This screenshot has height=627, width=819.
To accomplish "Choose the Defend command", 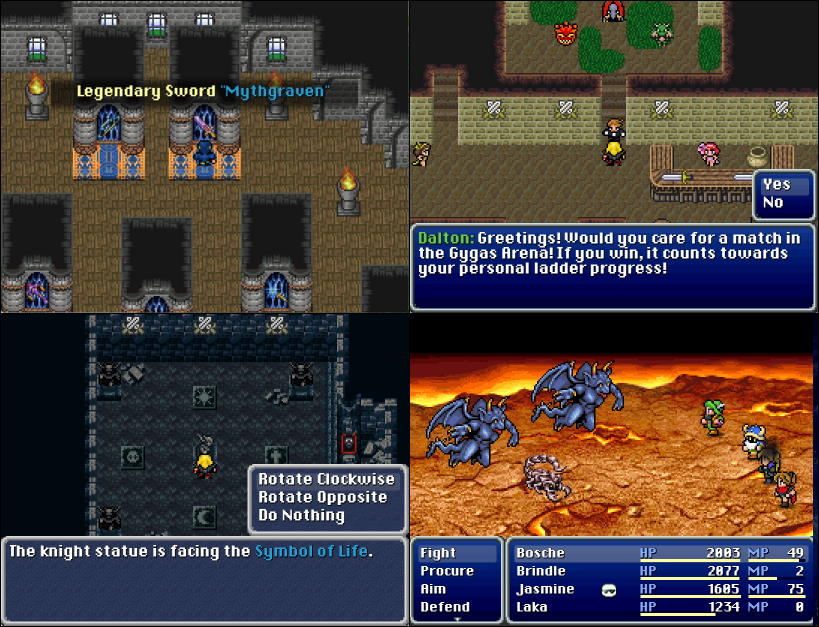I will coord(445,607).
